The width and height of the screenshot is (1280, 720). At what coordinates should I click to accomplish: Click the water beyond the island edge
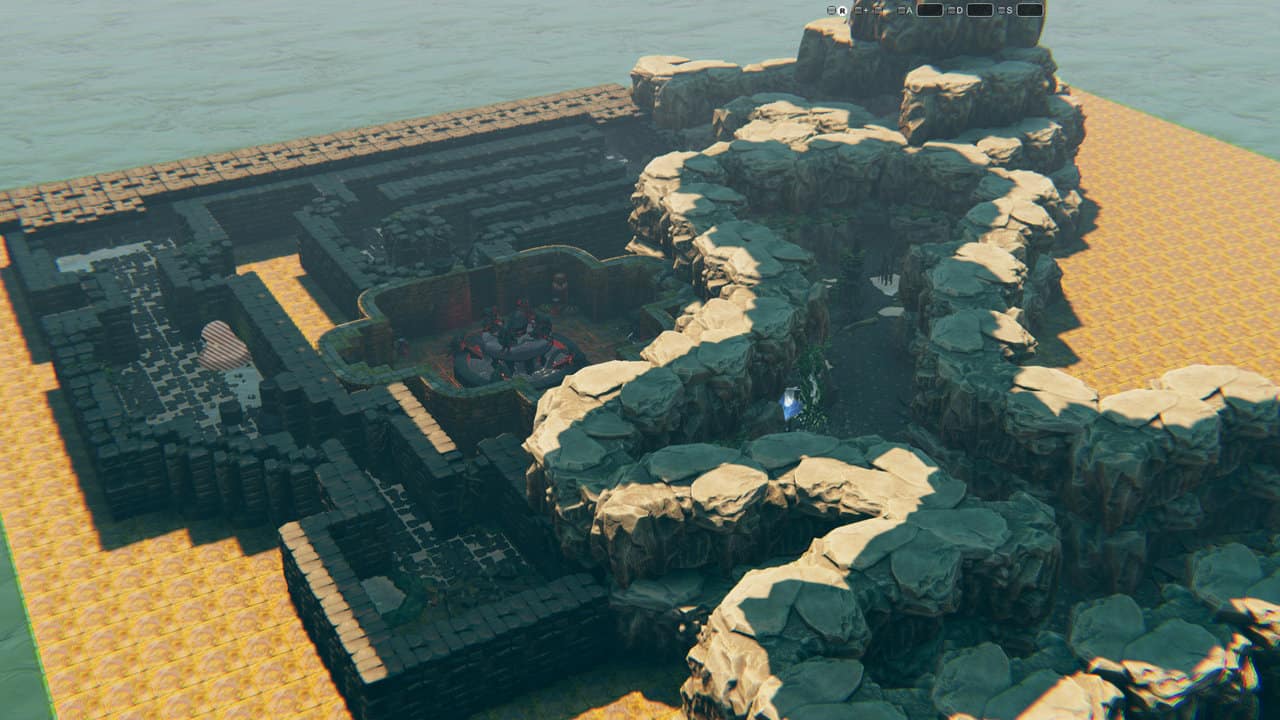pos(200,60)
